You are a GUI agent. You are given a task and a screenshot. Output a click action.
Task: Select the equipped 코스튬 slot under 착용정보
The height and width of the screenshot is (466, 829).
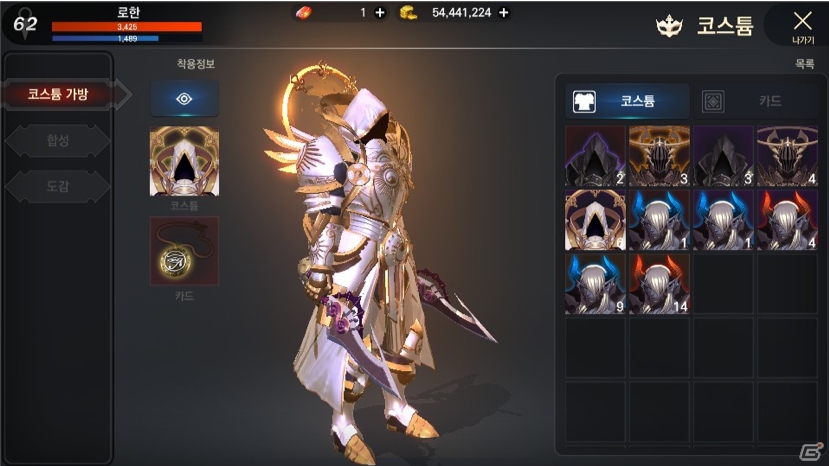pyautogui.click(x=184, y=162)
